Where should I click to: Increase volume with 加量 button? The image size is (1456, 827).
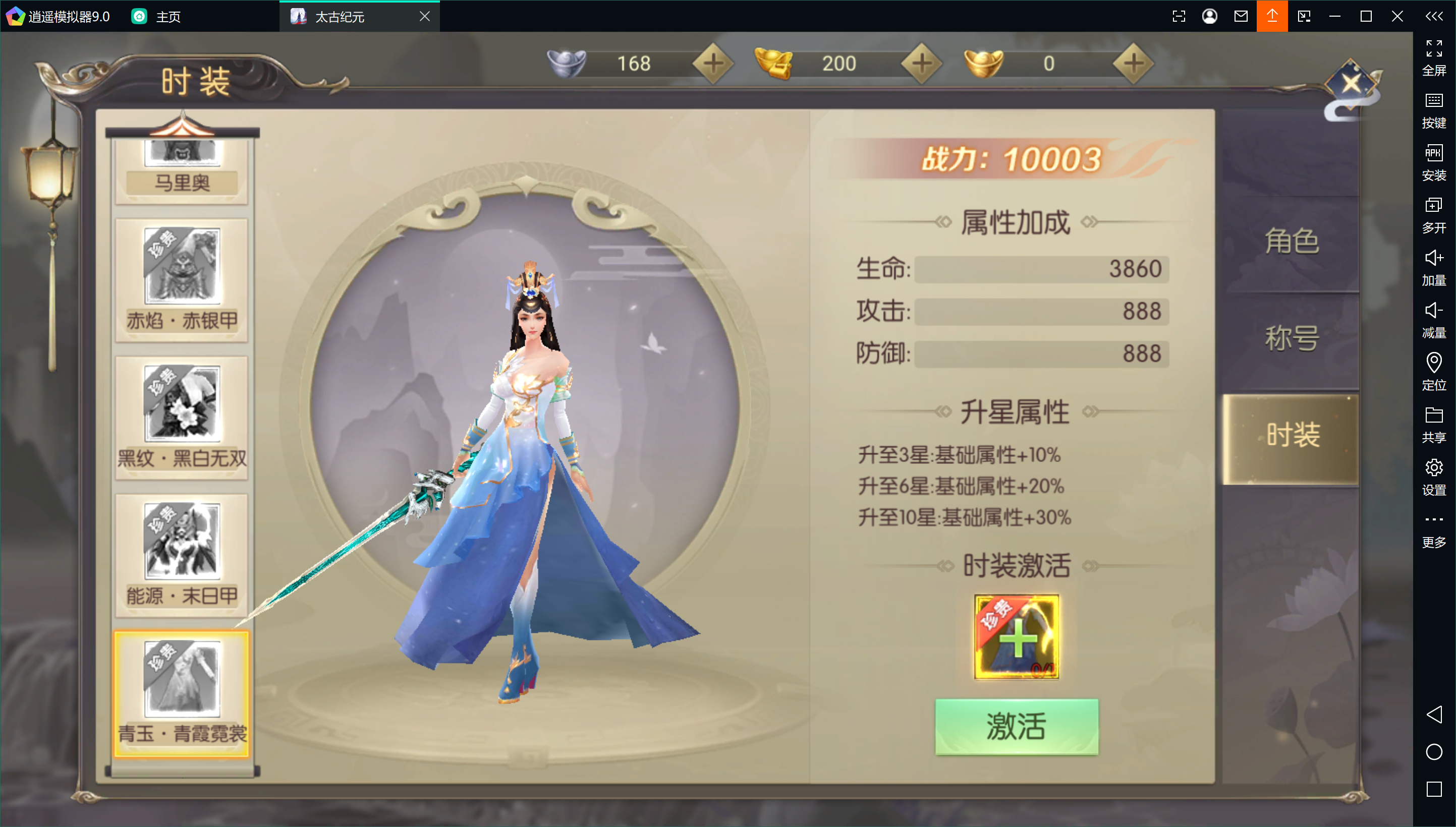pyautogui.click(x=1433, y=268)
